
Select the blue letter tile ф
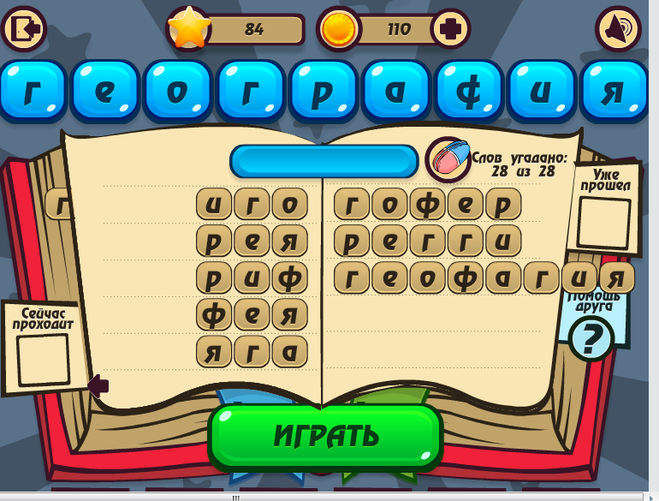coord(472,90)
